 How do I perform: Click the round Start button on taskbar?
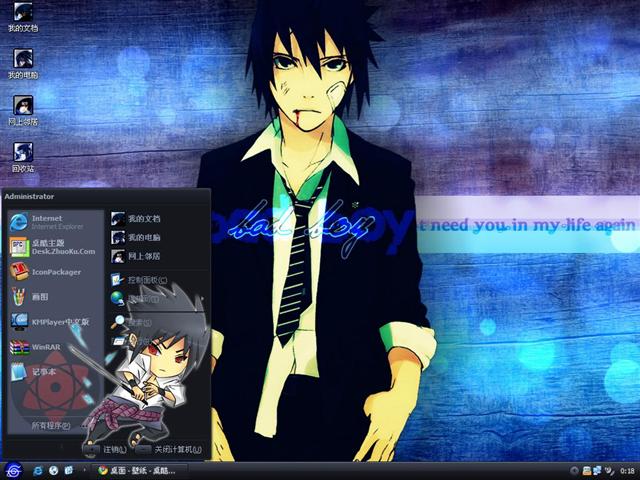click(13, 469)
